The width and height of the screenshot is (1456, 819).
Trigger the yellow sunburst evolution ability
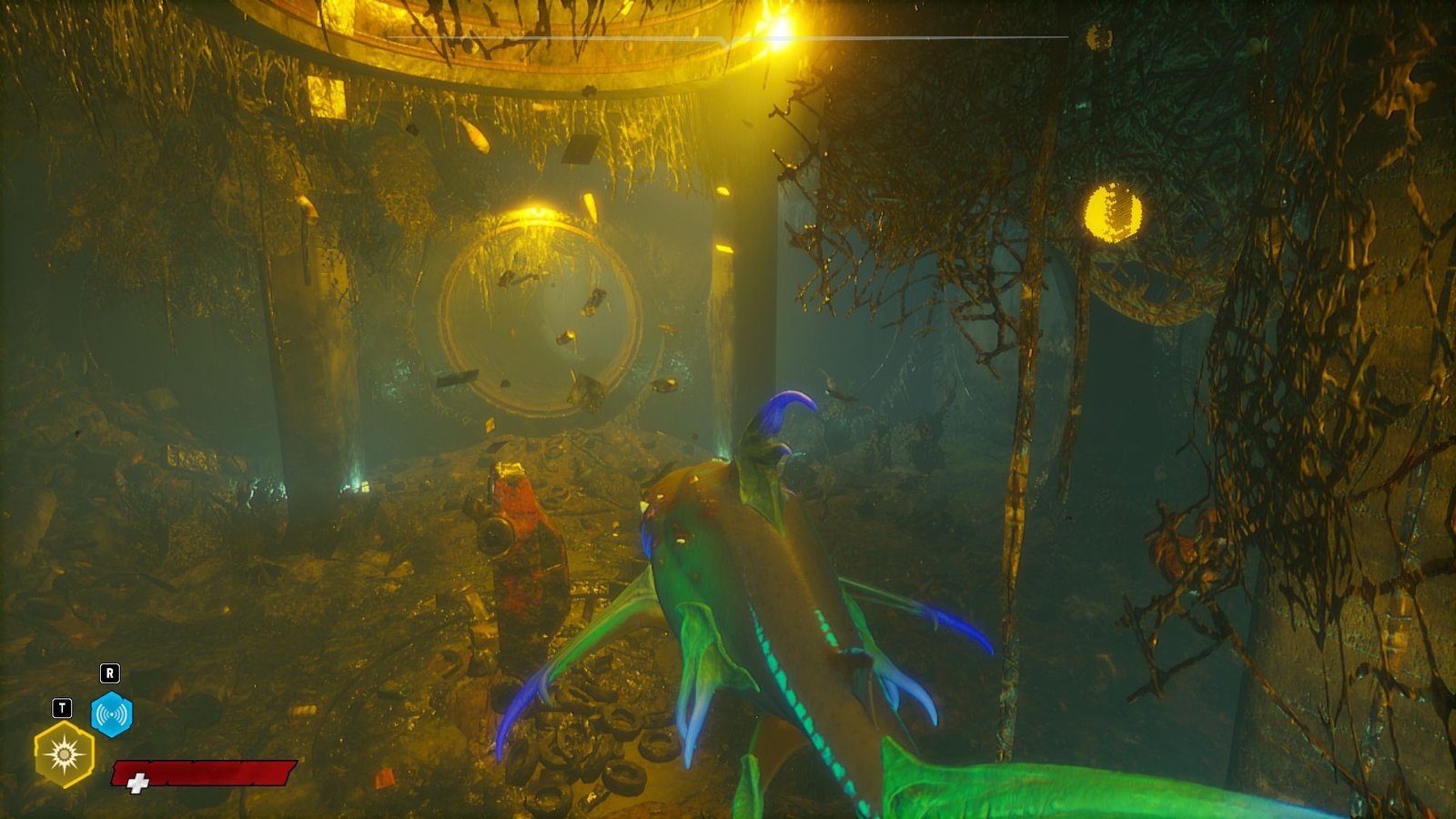pos(64,753)
